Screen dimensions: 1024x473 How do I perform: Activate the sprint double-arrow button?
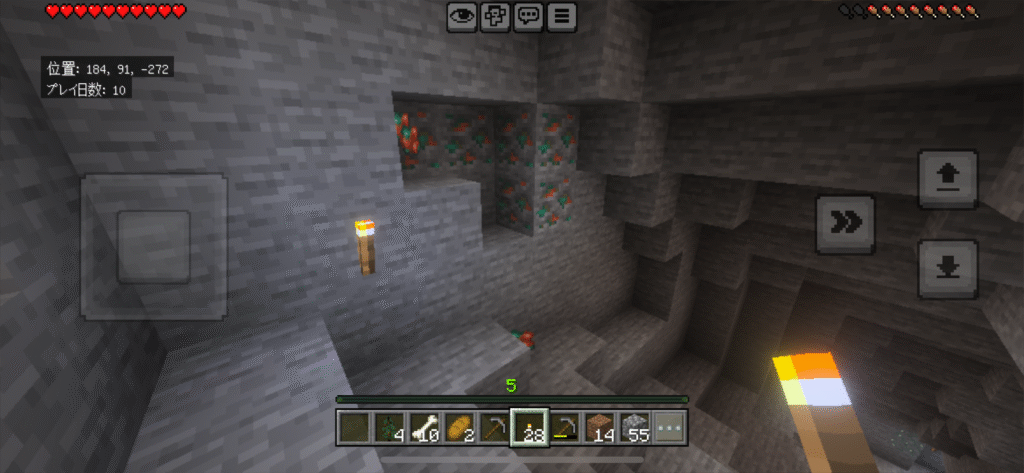[846, 224]
